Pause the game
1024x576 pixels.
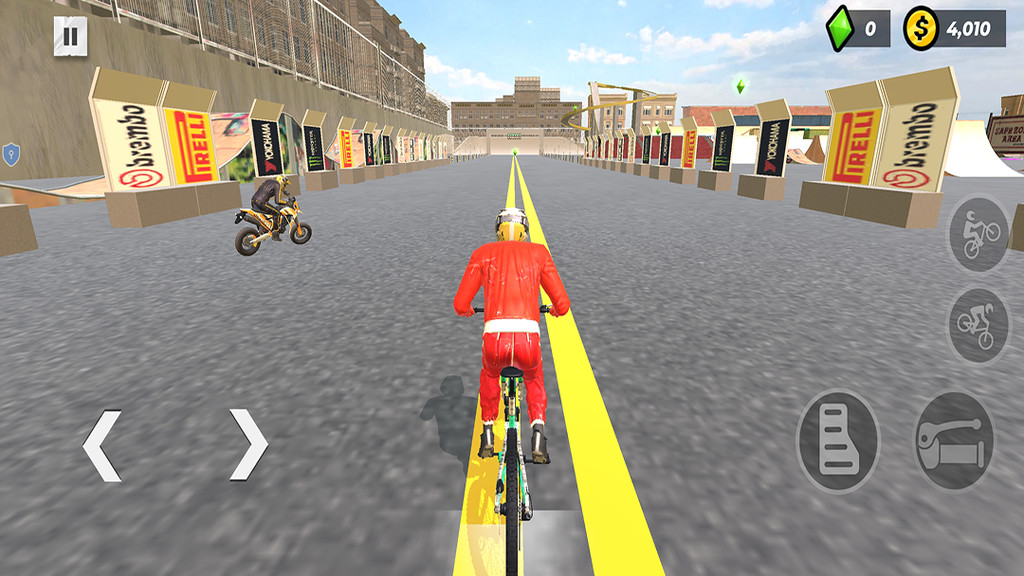(70, 38)
